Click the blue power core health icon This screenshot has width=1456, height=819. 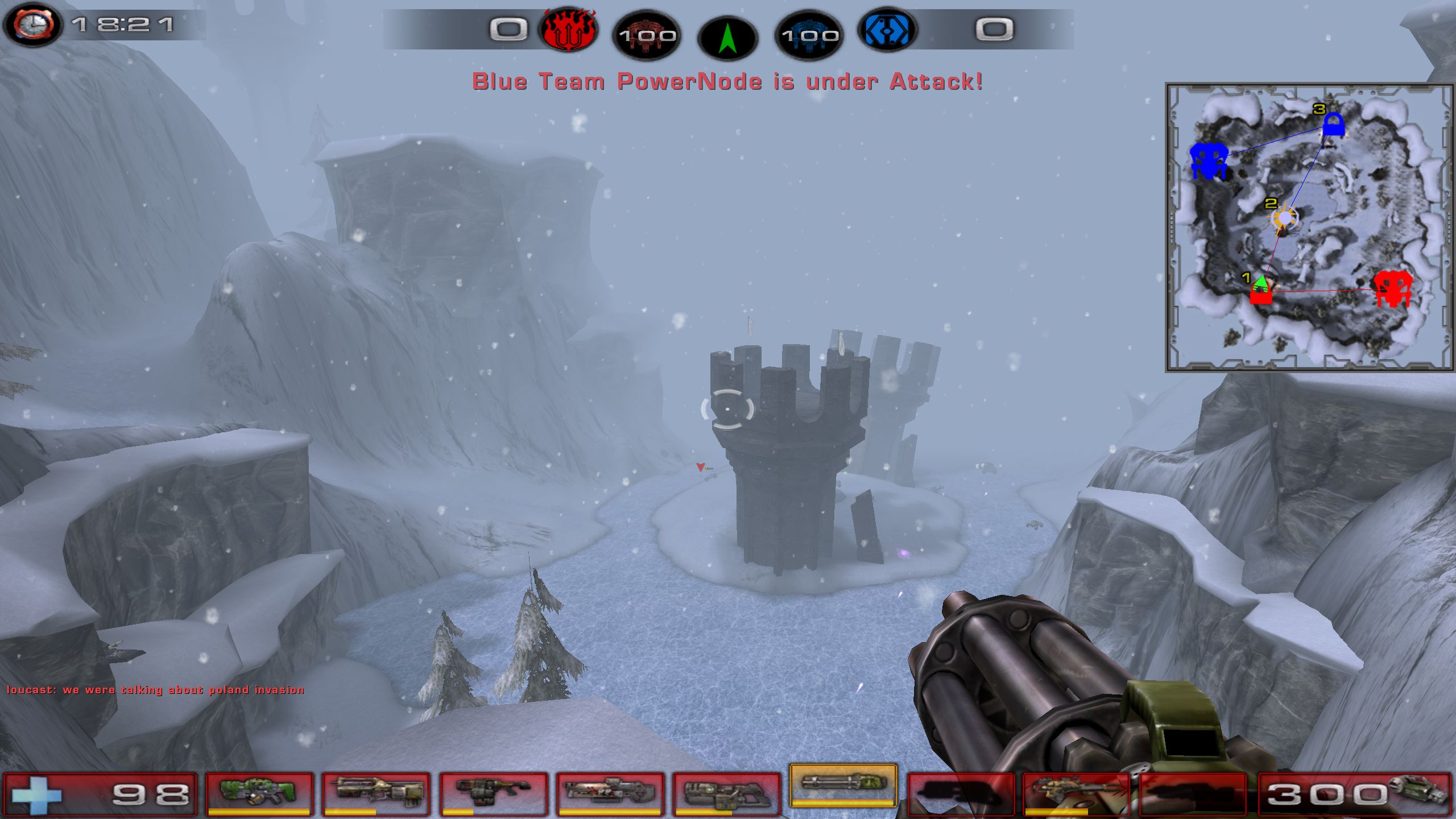coord(809,35)
